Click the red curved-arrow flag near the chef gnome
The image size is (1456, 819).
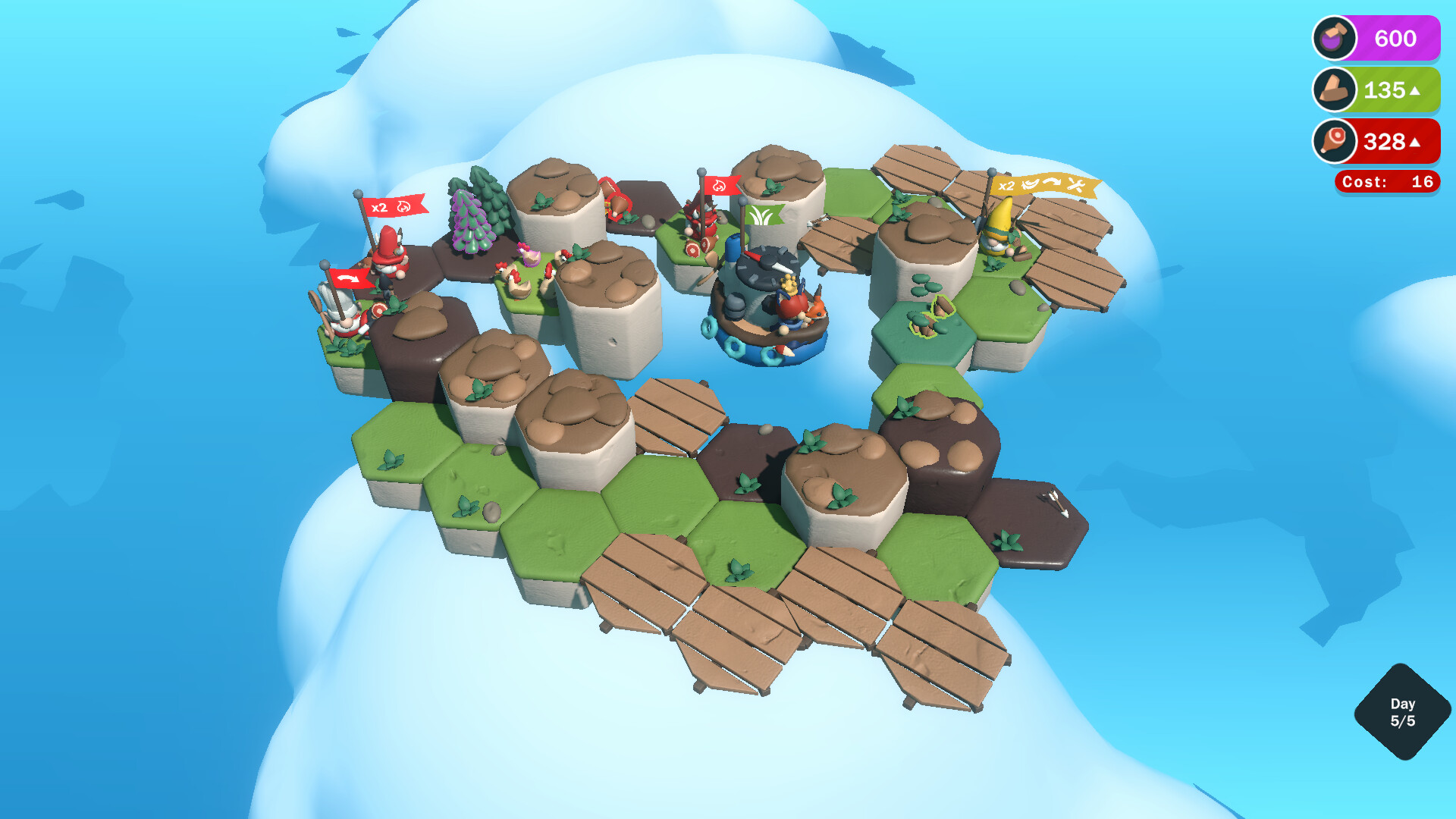point(350,278)
